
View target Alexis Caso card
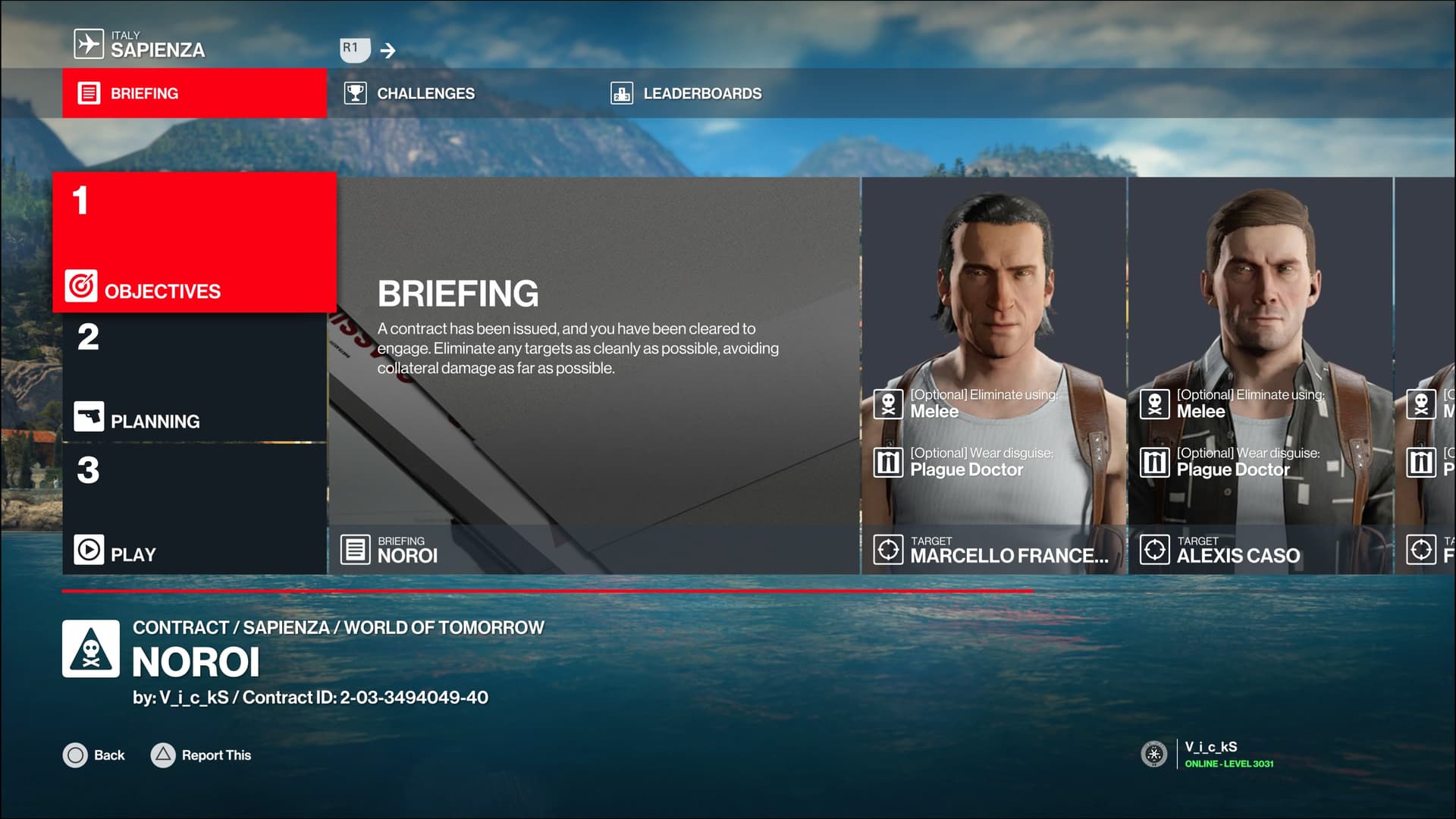coord(1260,375)
